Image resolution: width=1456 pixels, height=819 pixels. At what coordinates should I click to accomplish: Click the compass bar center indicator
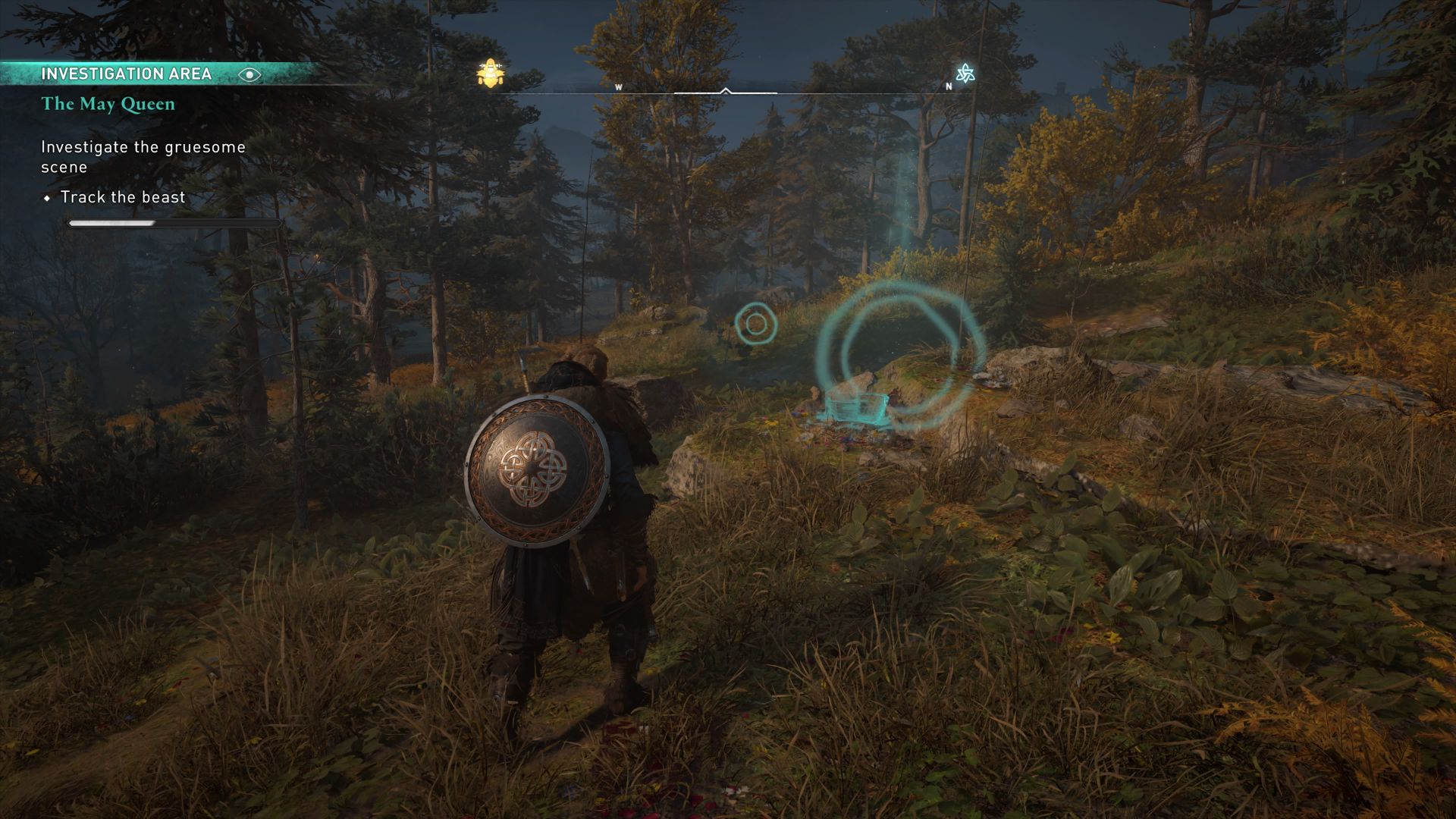725,92
